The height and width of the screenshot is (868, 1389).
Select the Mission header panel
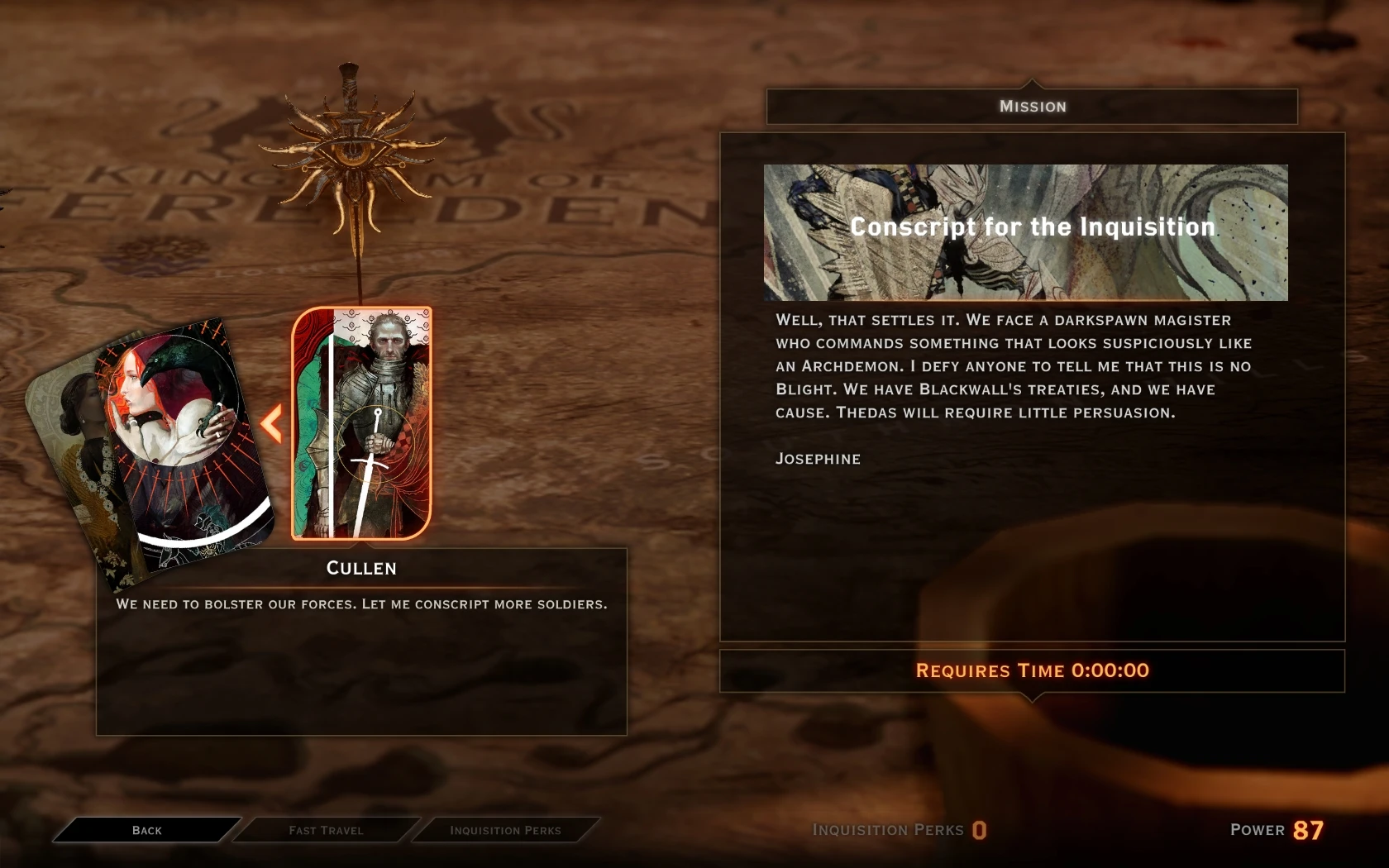click(1030, 106)
